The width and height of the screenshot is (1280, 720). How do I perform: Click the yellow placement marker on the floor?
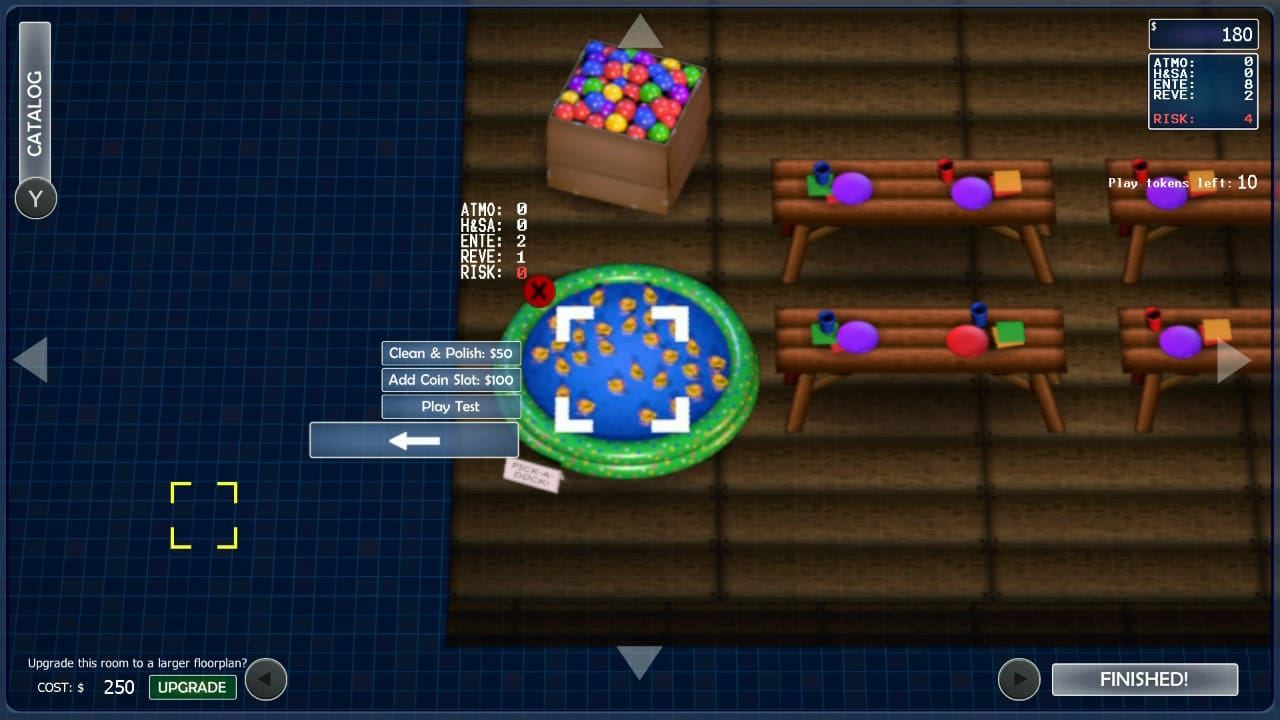[204, 514]
